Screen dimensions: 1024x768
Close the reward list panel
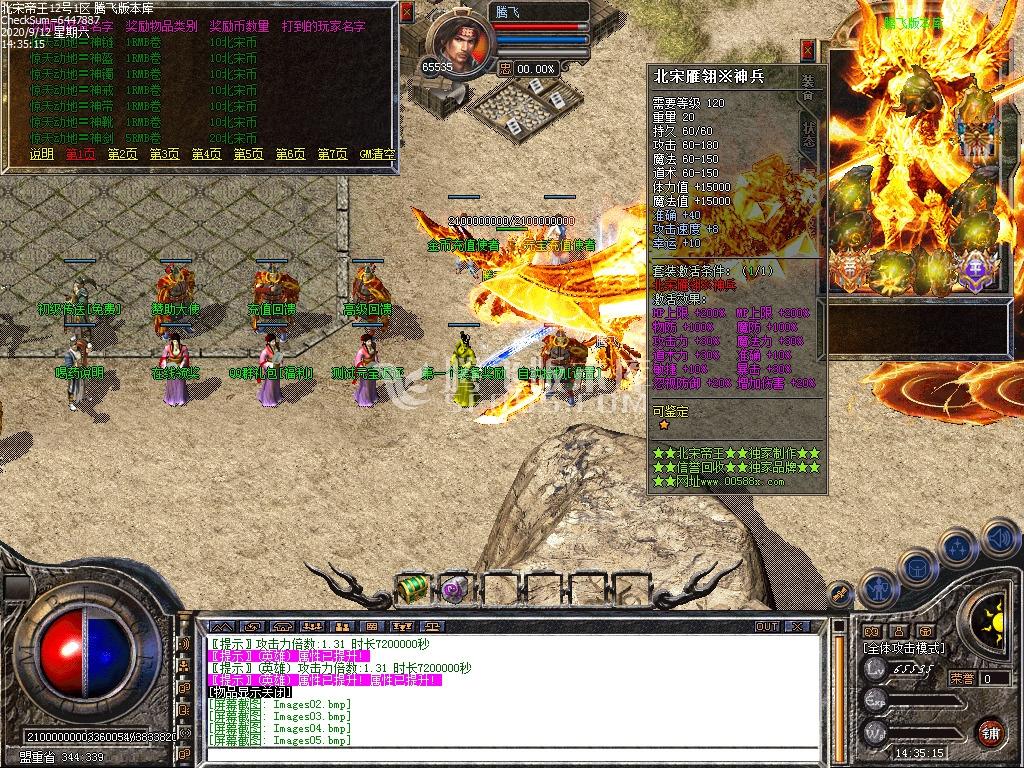coord(406,12)
